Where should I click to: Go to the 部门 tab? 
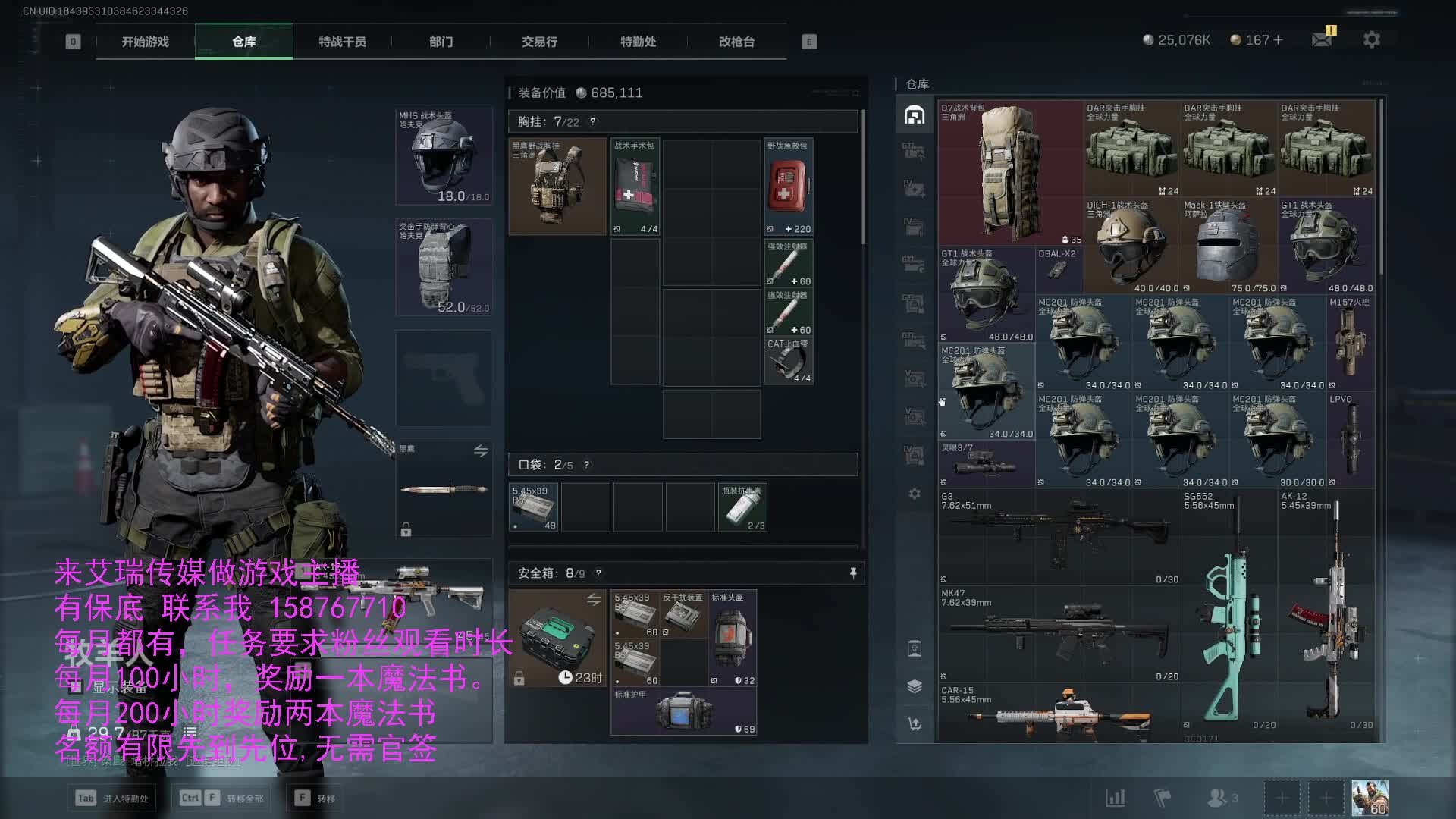click(441, 42)
